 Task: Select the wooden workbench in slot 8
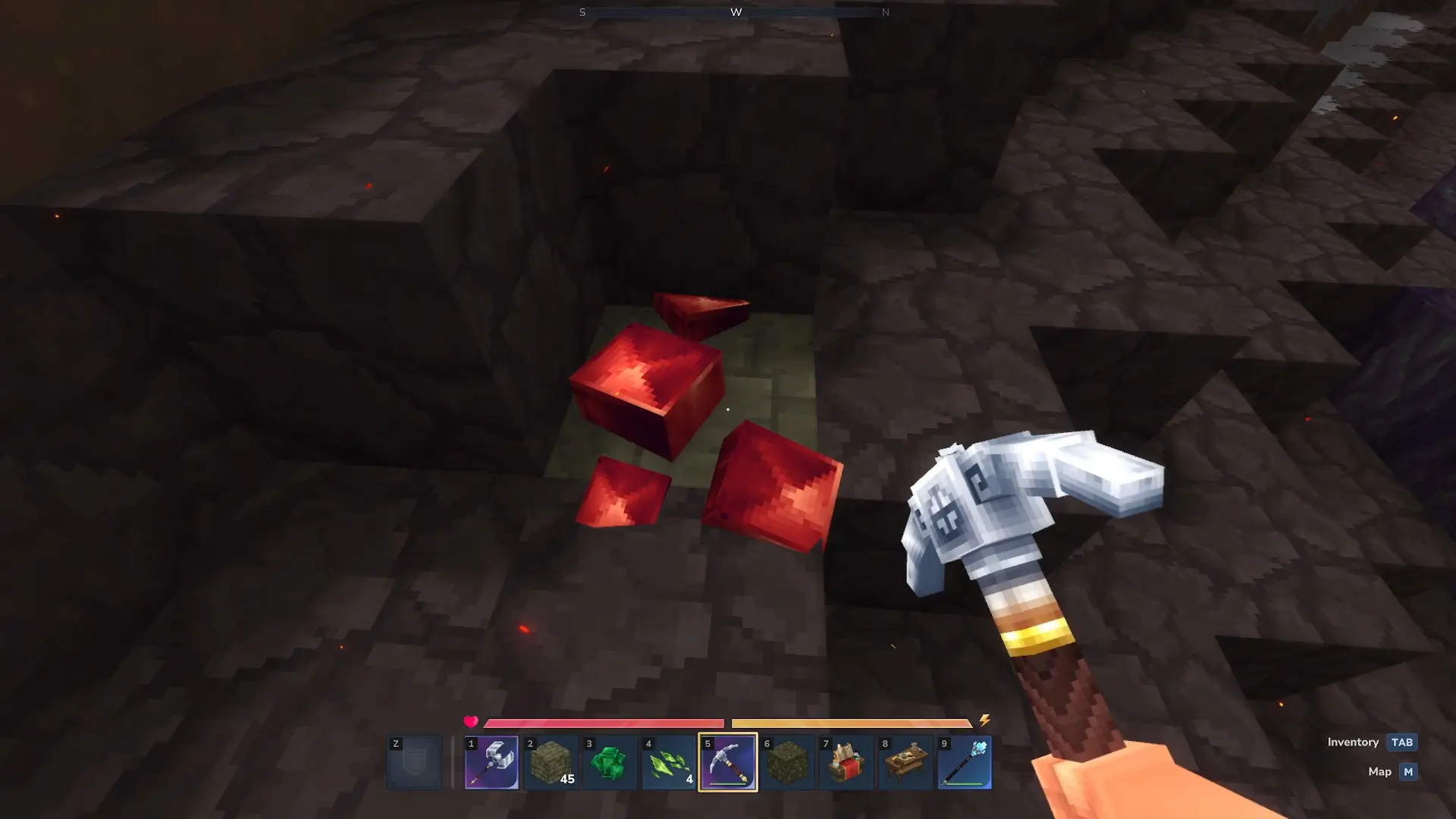pyautogui.click(x=905, y=763)
